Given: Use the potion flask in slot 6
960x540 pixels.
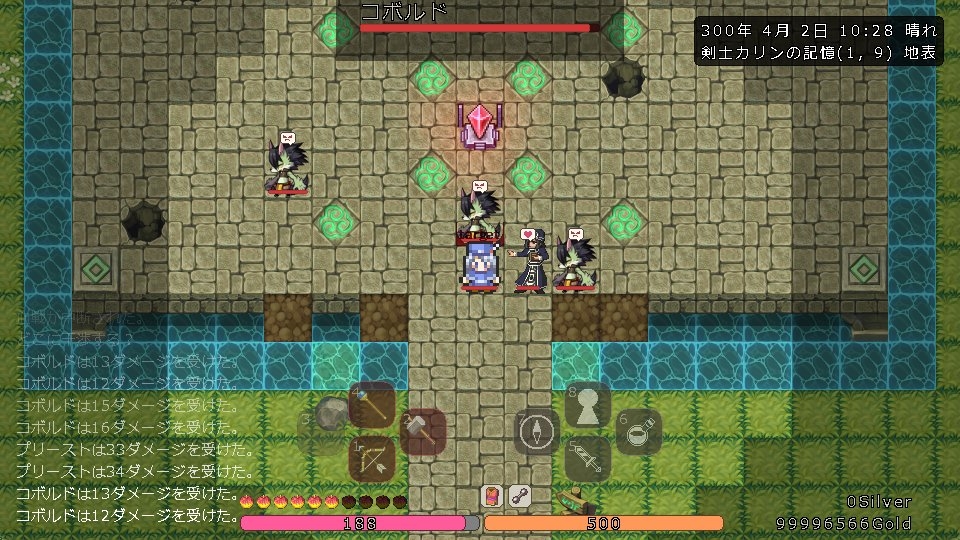Looking at the screenshot, I should pyautogui.click(x=640, y=432).
